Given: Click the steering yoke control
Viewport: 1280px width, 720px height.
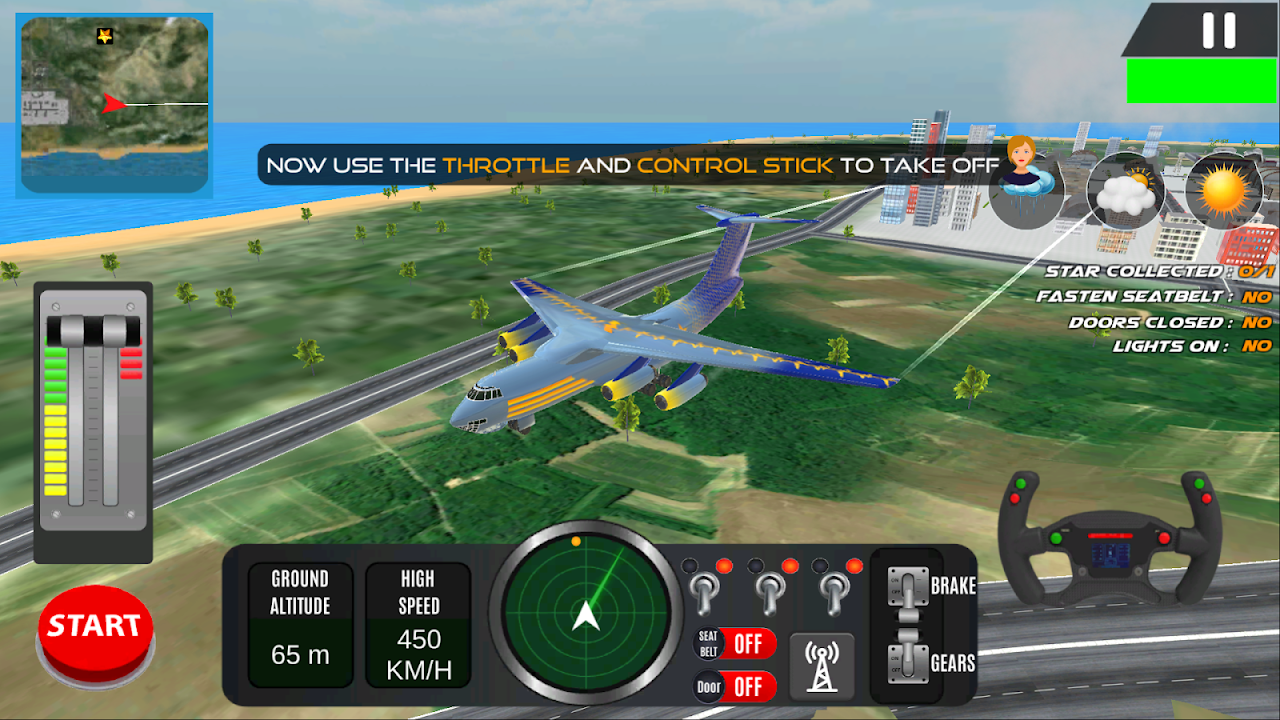Looking at the screenshot, I should tap(1109, 541).
